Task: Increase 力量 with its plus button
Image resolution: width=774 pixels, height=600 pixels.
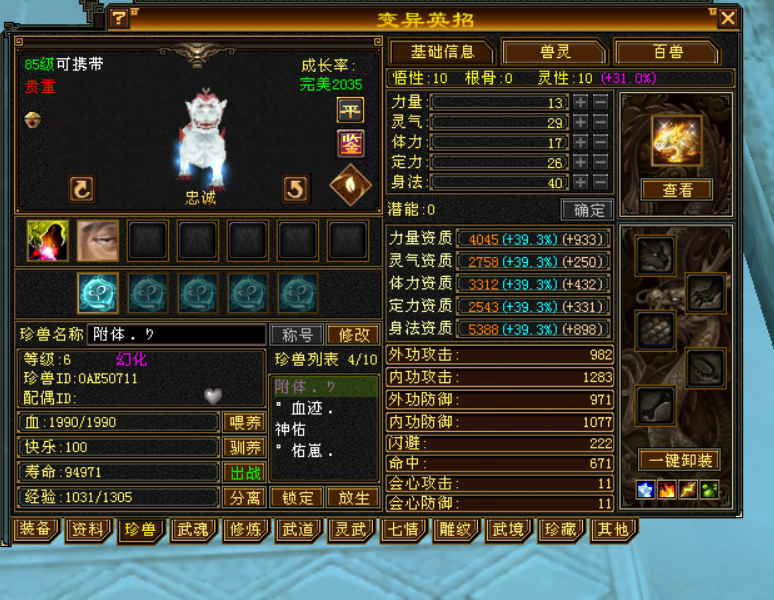Action: tap(581, 102)
